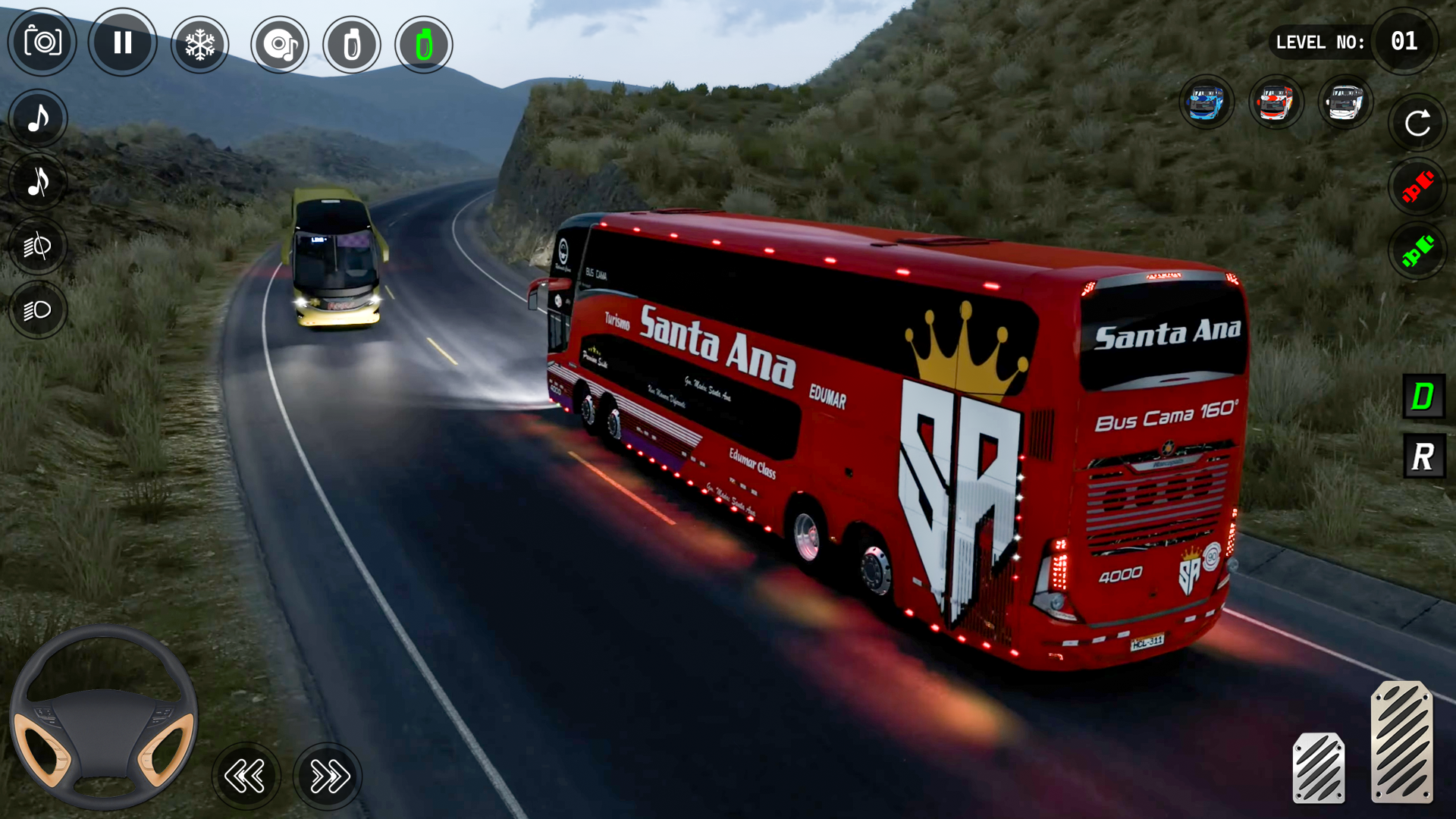Shift into Reverse gear
The width and height of the screenshot is (1456, 819).
tap(1423, 457)
